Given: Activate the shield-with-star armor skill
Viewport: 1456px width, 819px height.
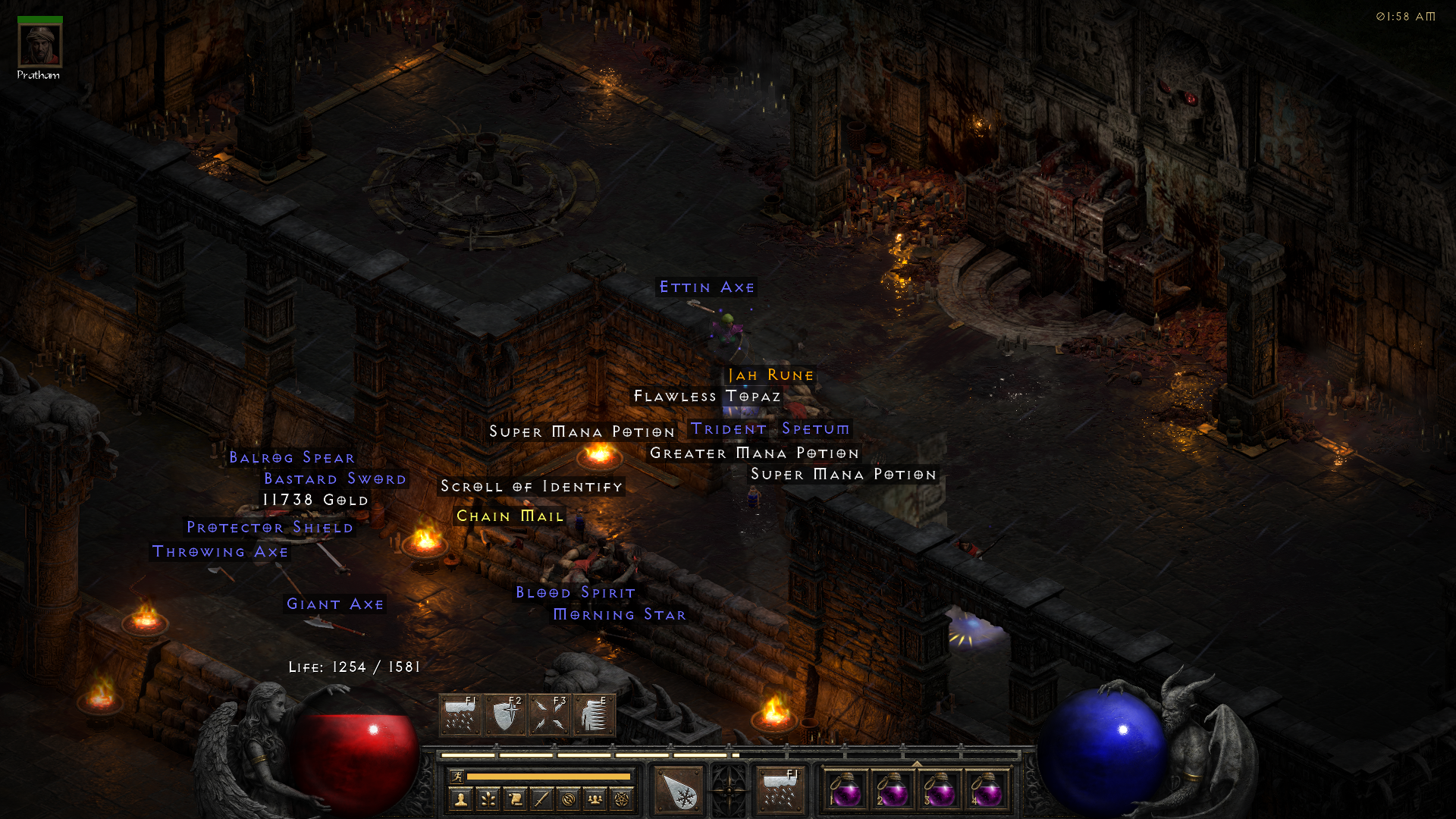Looking at the screenshot, I should click(505, 715).
